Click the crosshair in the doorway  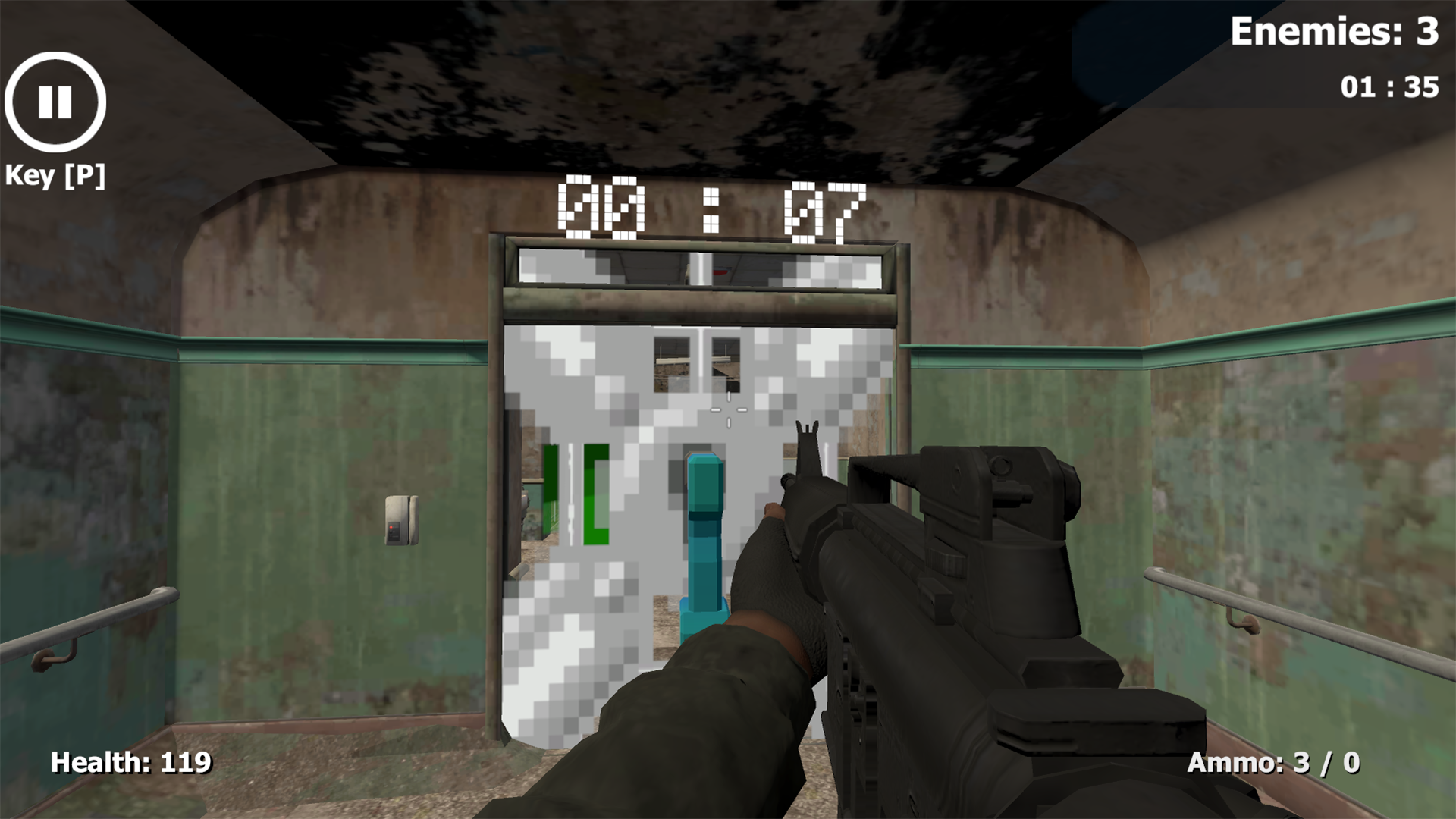[x=730, y=409]
